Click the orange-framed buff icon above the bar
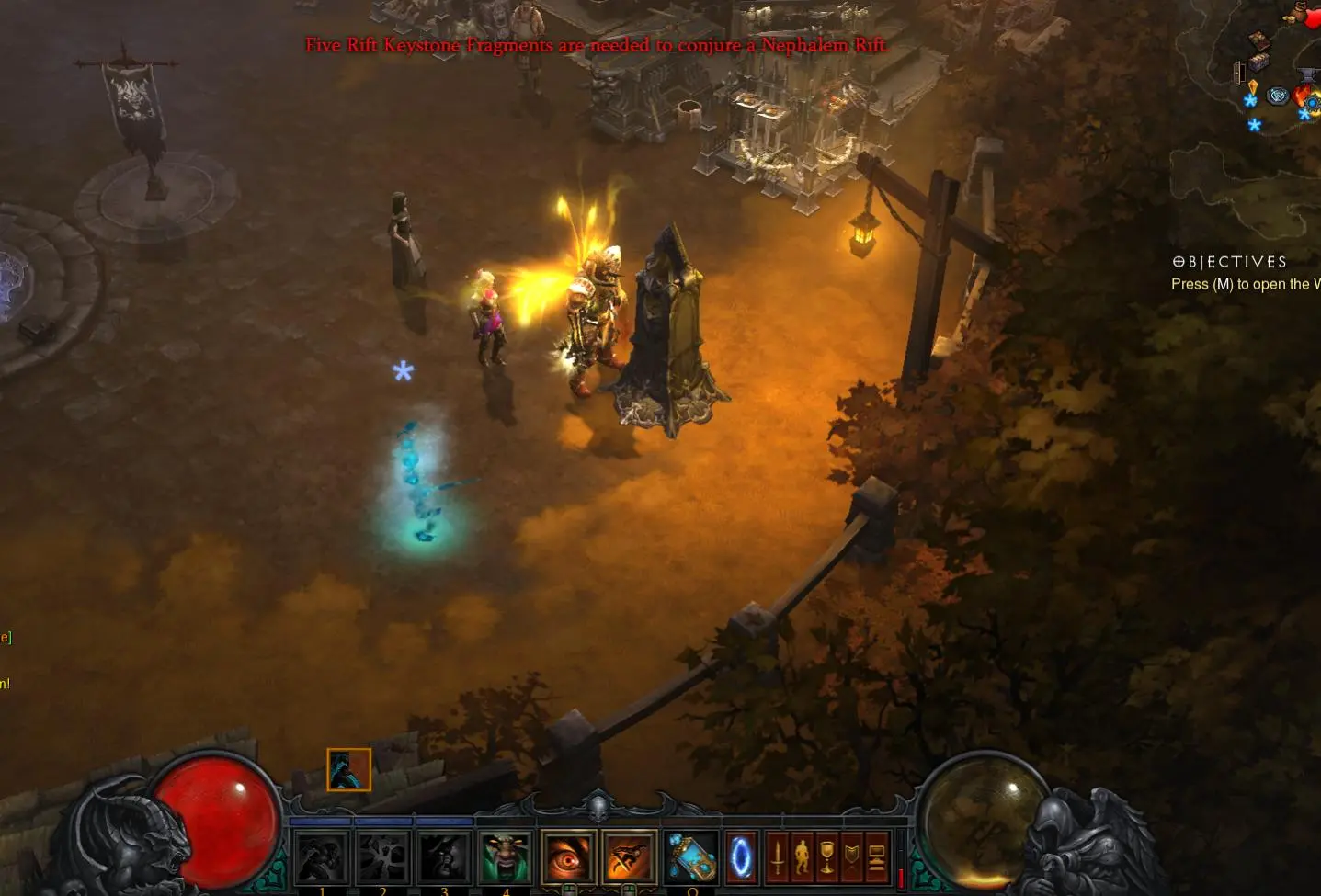Screen dimensions: 1321x896 point(349,770)
